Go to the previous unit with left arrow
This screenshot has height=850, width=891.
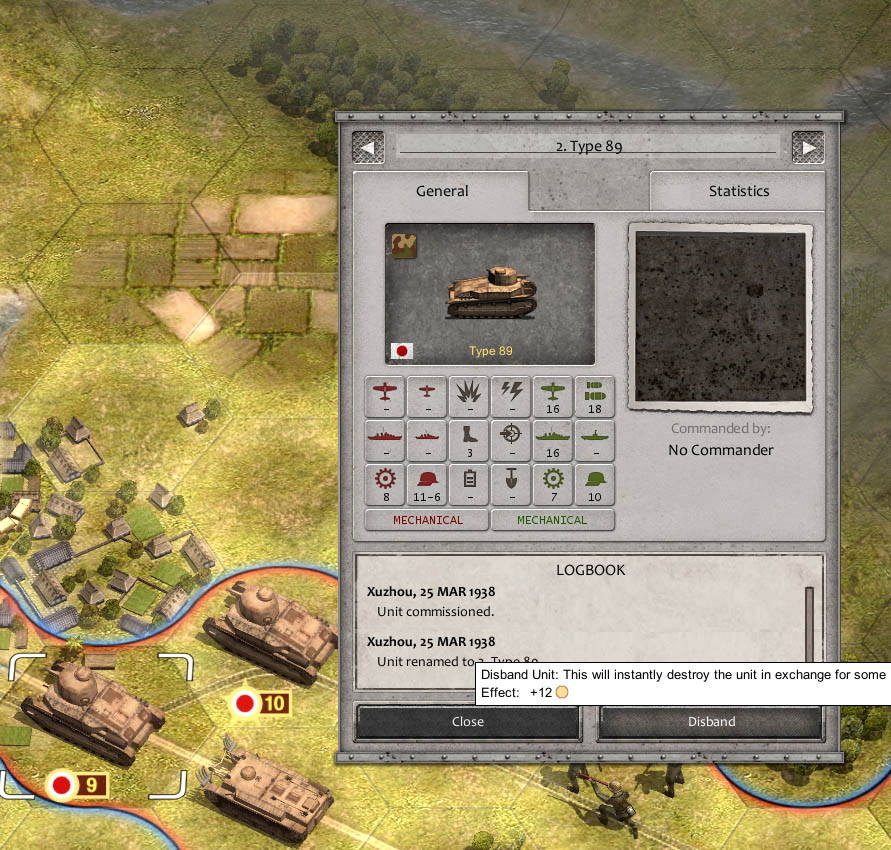367,147
